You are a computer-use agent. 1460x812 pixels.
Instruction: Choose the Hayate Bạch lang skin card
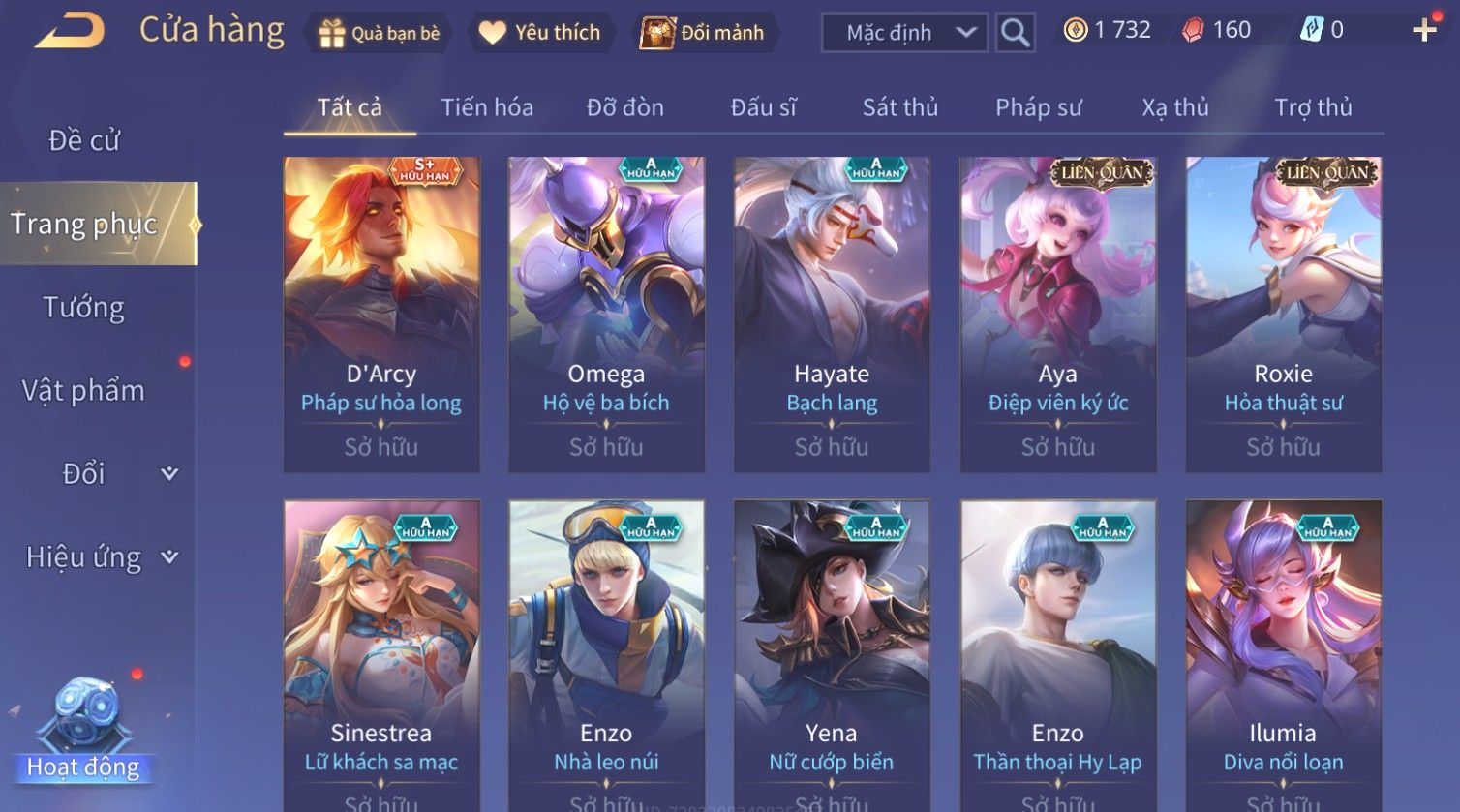pos(832,314)
